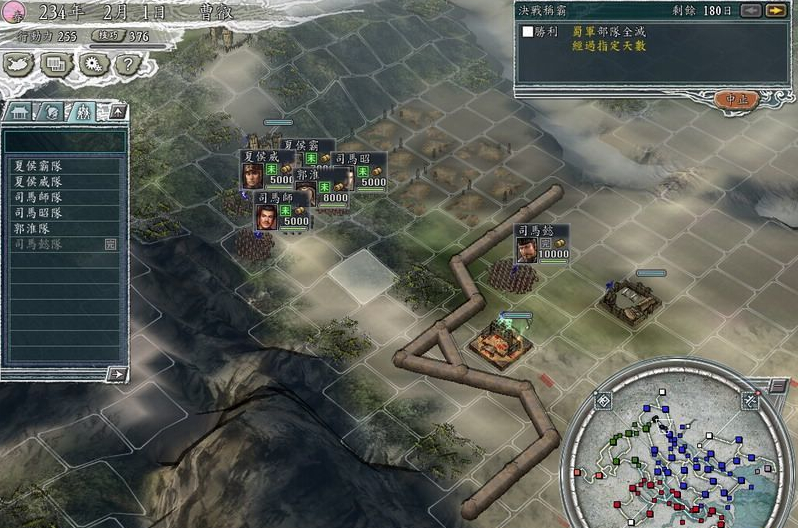Select 郭淮隊 in the unit list
The image size is (798, 528).
[x=32, y=228]
